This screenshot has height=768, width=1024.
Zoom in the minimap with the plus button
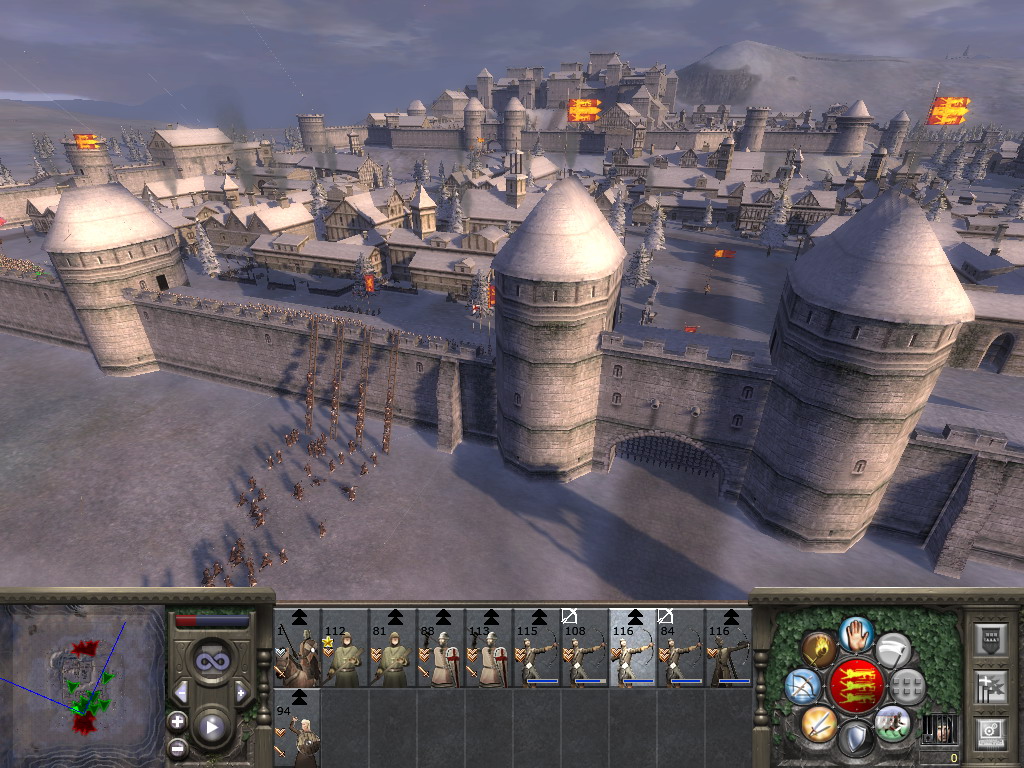[178, 721]
